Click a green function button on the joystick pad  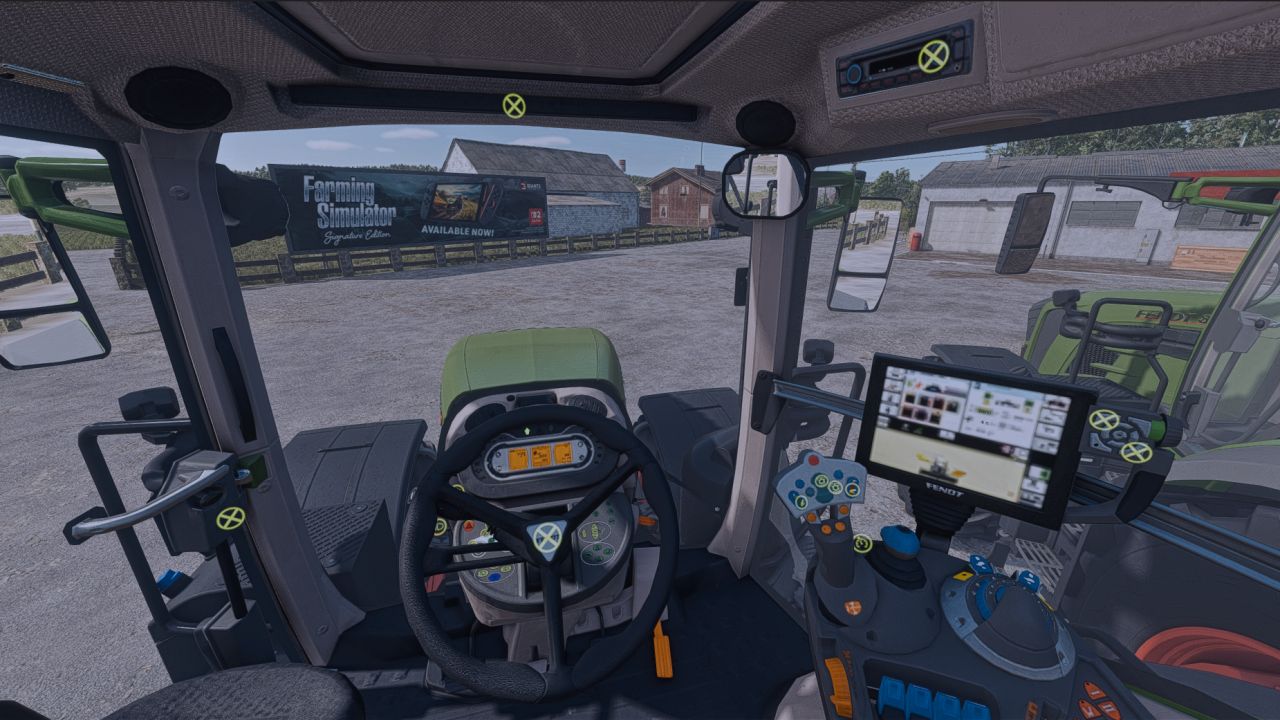point(822,482)
